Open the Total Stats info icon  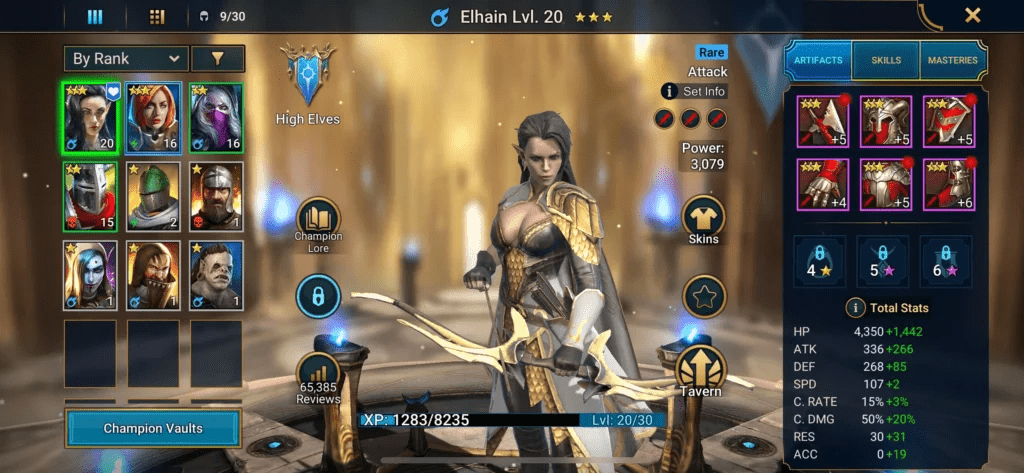pyautogui.click(x=855, y=308)
